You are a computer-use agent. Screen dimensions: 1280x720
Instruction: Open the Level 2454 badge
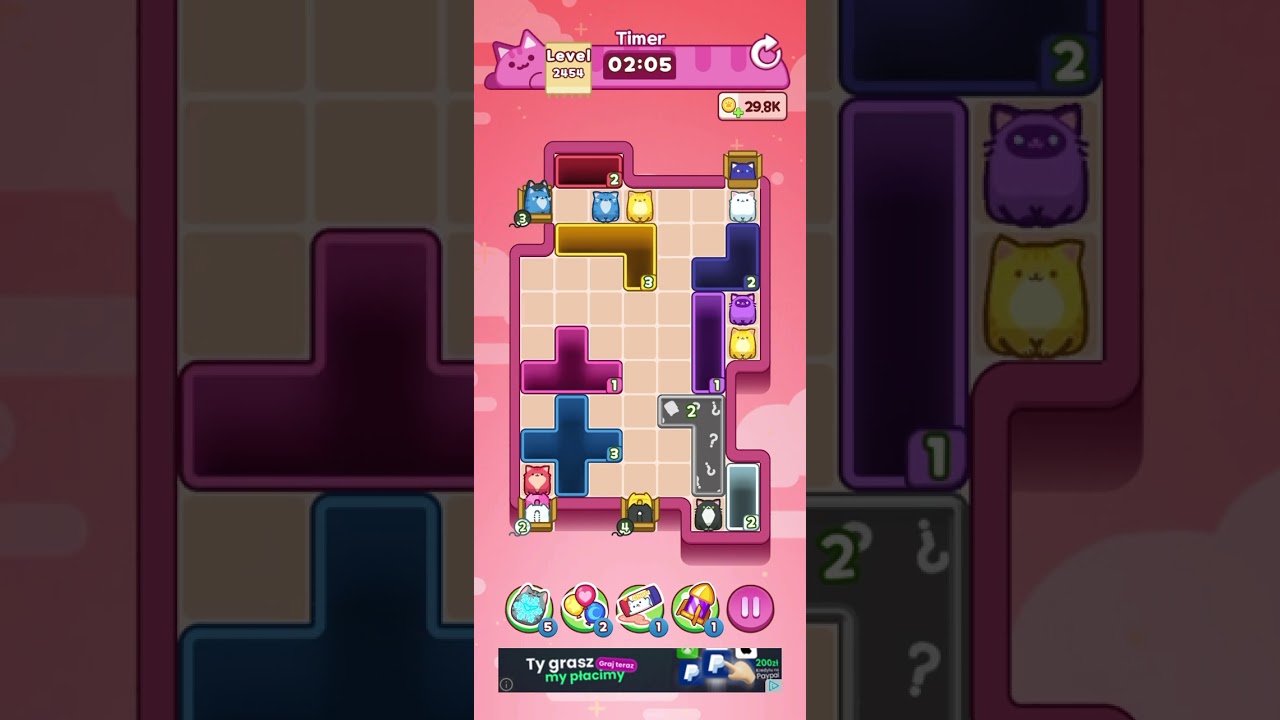click(568, 66)
